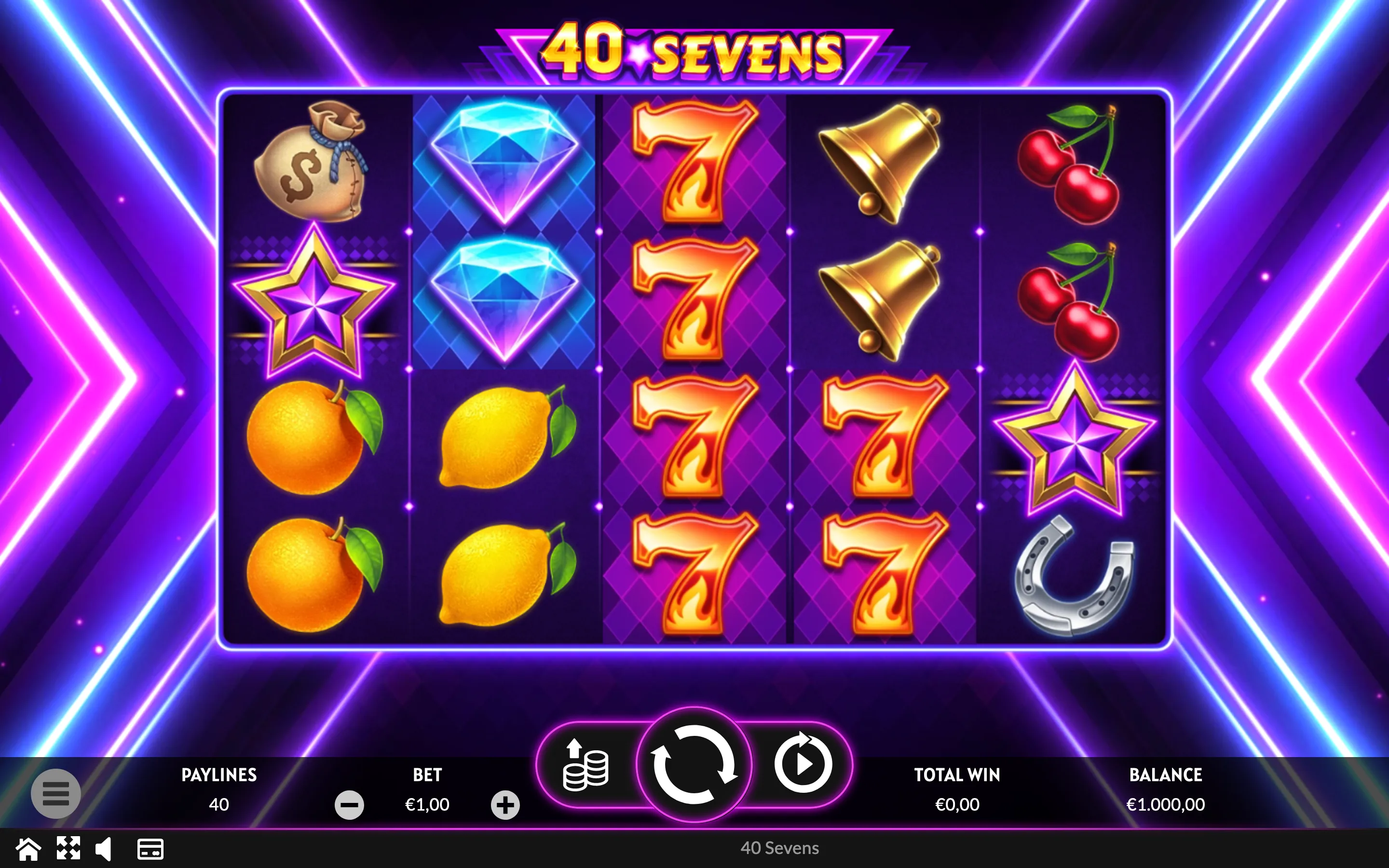Toggle fullscreen with the arrows icon
Image resolution: width=1389 pixels, height=868 pixels.
point(68,849)
